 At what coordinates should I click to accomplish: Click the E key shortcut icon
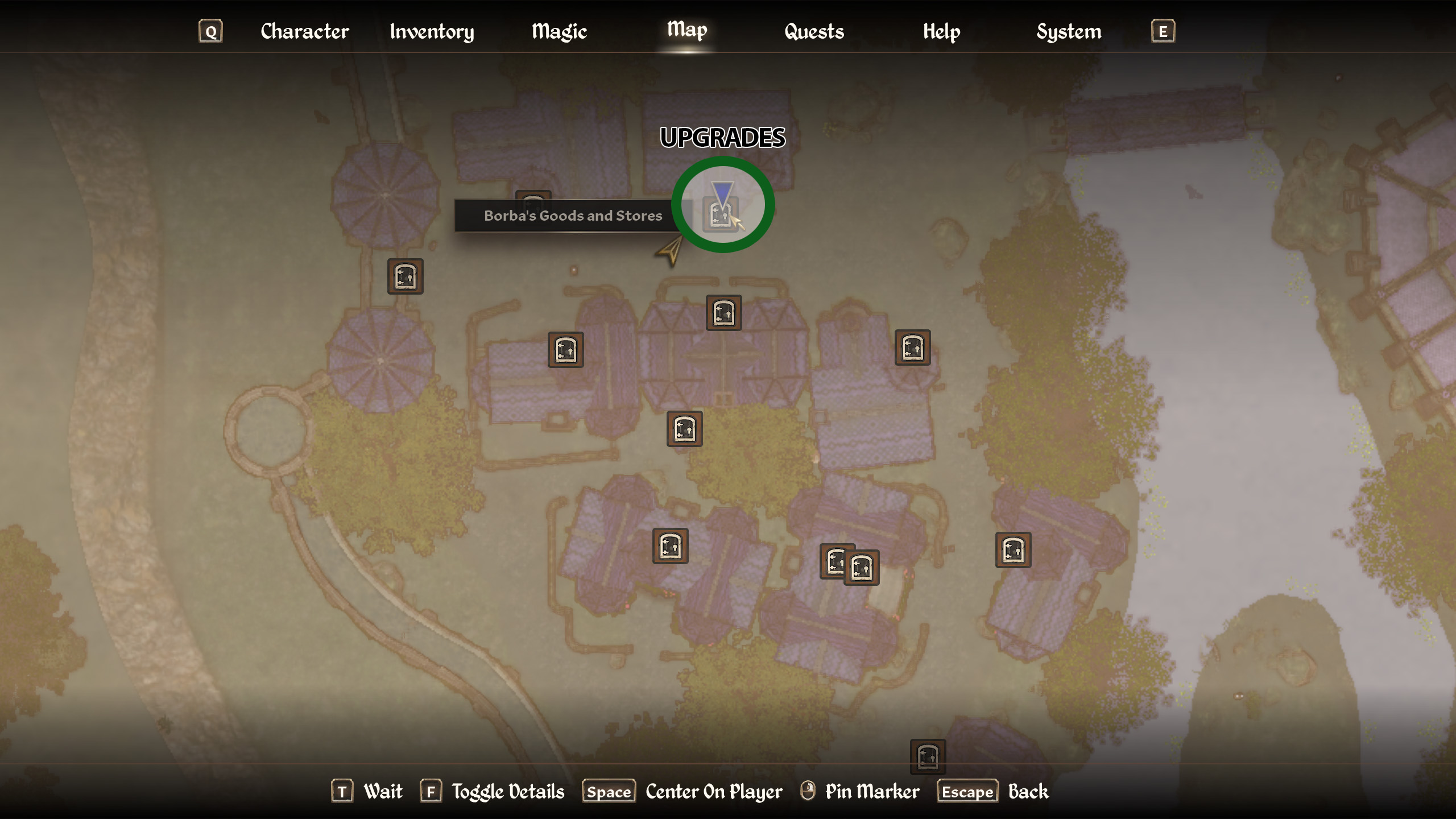point(1163,31)
